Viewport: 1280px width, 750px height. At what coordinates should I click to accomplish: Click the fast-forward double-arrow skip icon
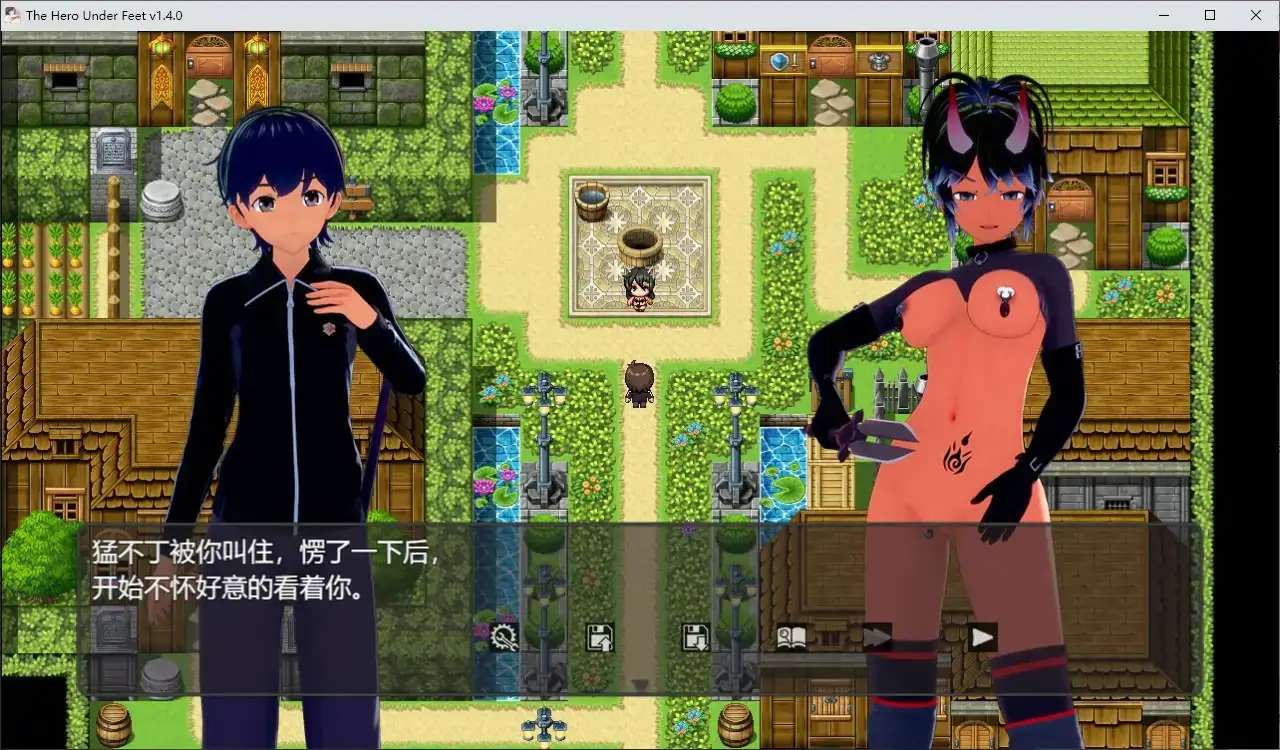tap(877, 635)
